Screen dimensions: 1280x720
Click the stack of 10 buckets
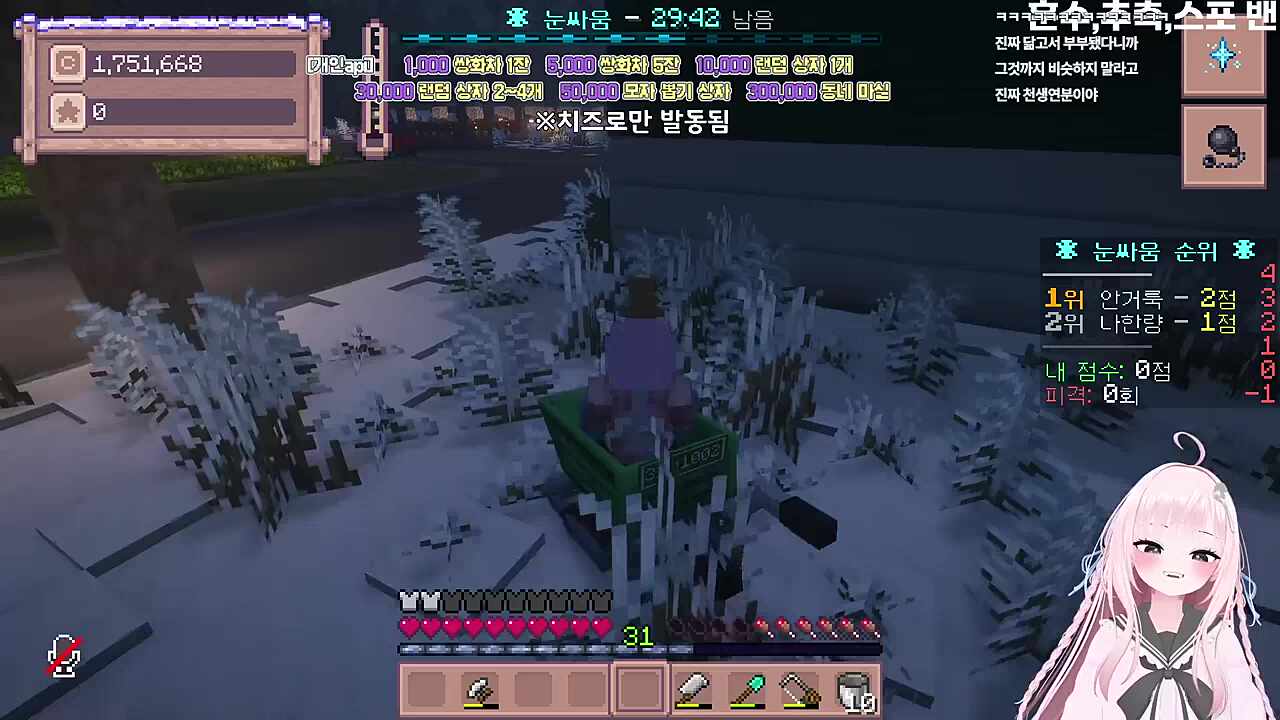pos(855,688)
